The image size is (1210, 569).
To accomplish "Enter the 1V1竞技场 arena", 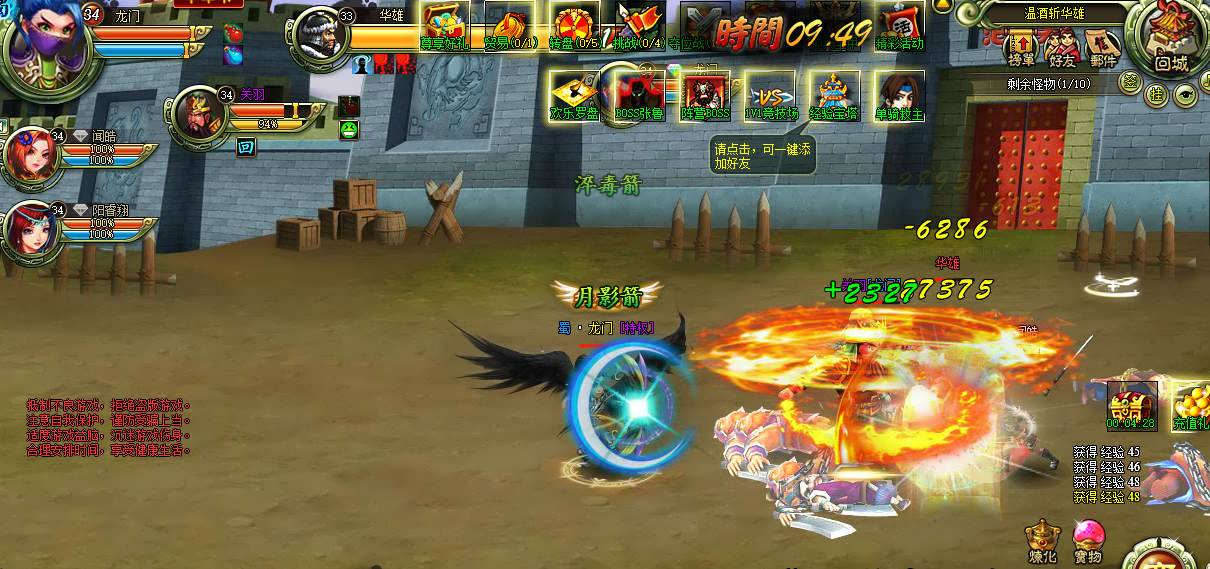I will [770, 95].
